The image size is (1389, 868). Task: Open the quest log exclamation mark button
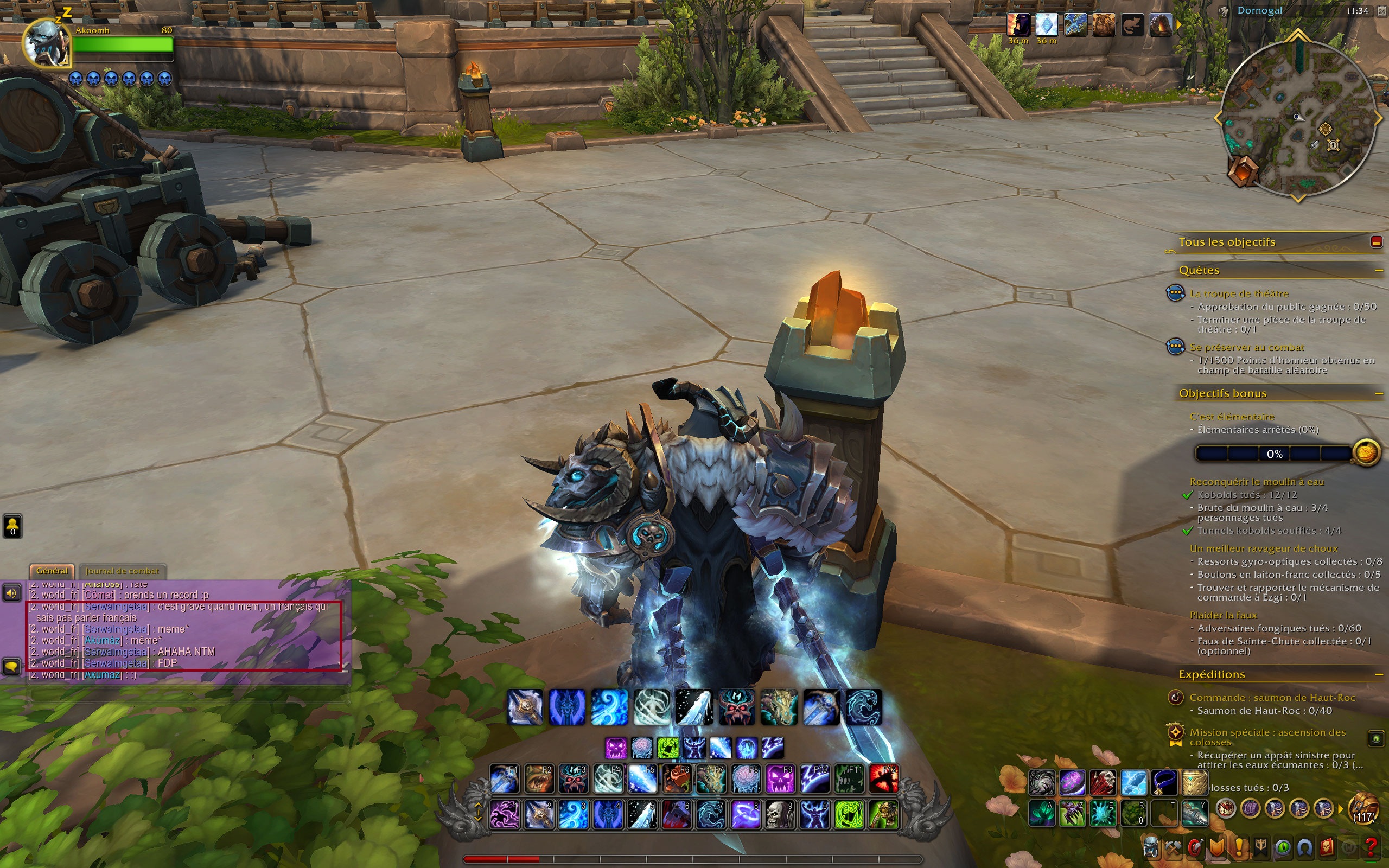click(x=1239, y=846)
